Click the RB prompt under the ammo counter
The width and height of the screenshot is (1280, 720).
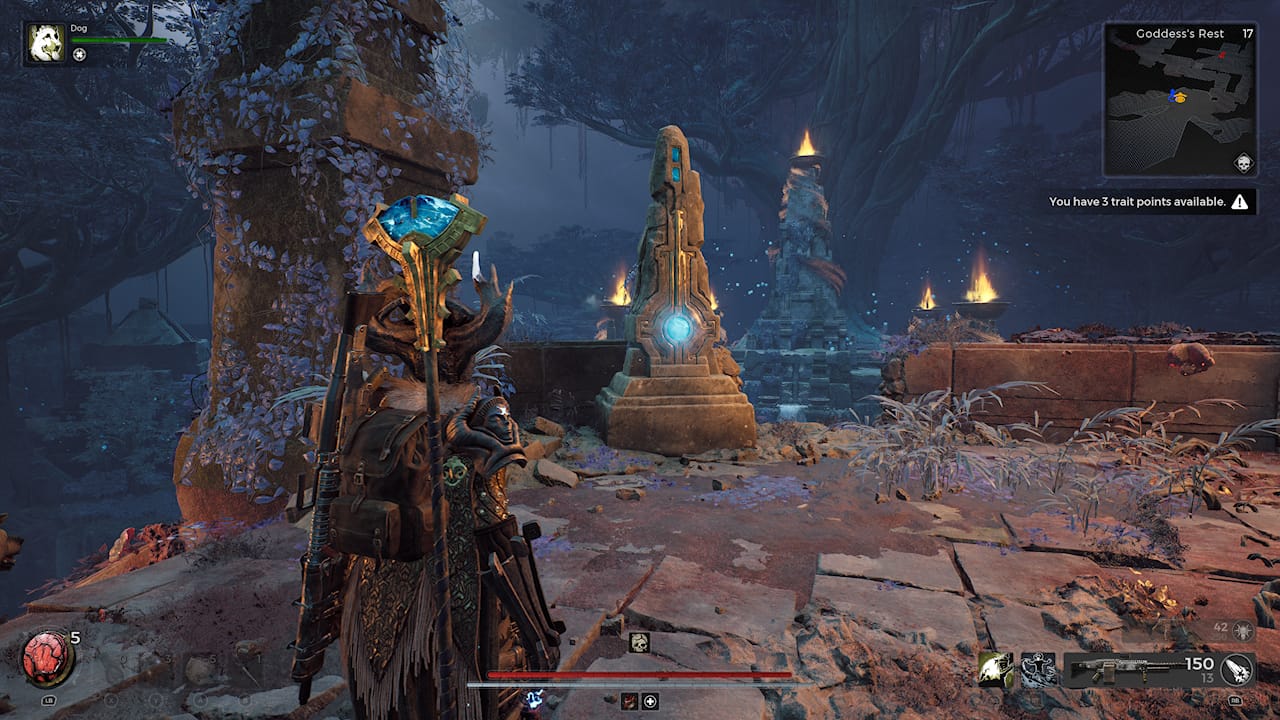(1235, 700)
